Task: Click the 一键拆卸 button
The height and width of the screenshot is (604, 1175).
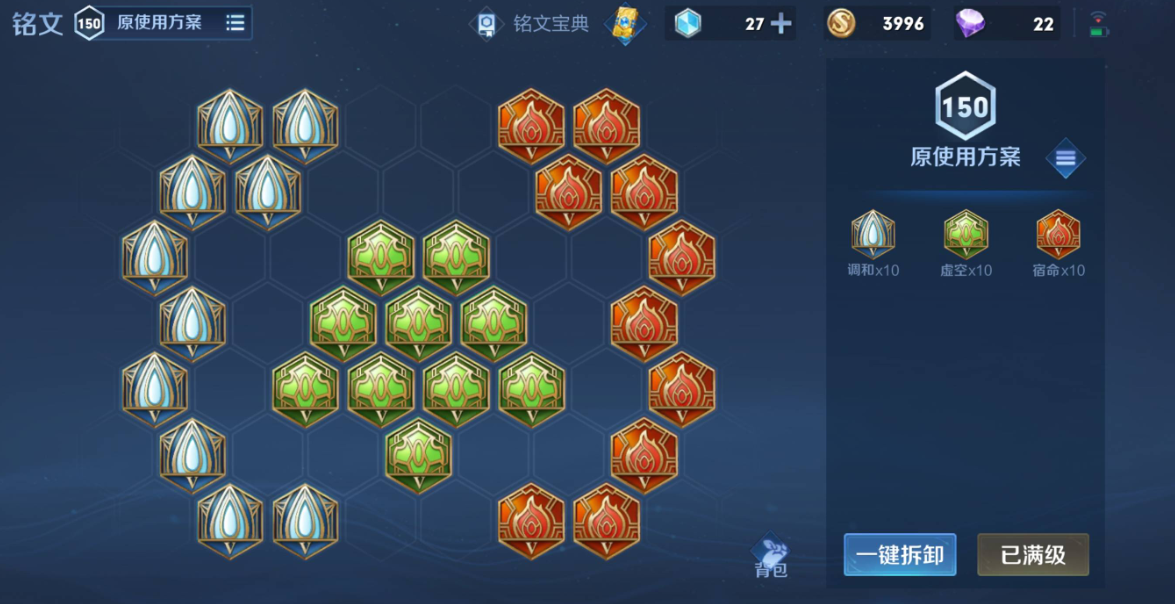Action: coord(899,555)
